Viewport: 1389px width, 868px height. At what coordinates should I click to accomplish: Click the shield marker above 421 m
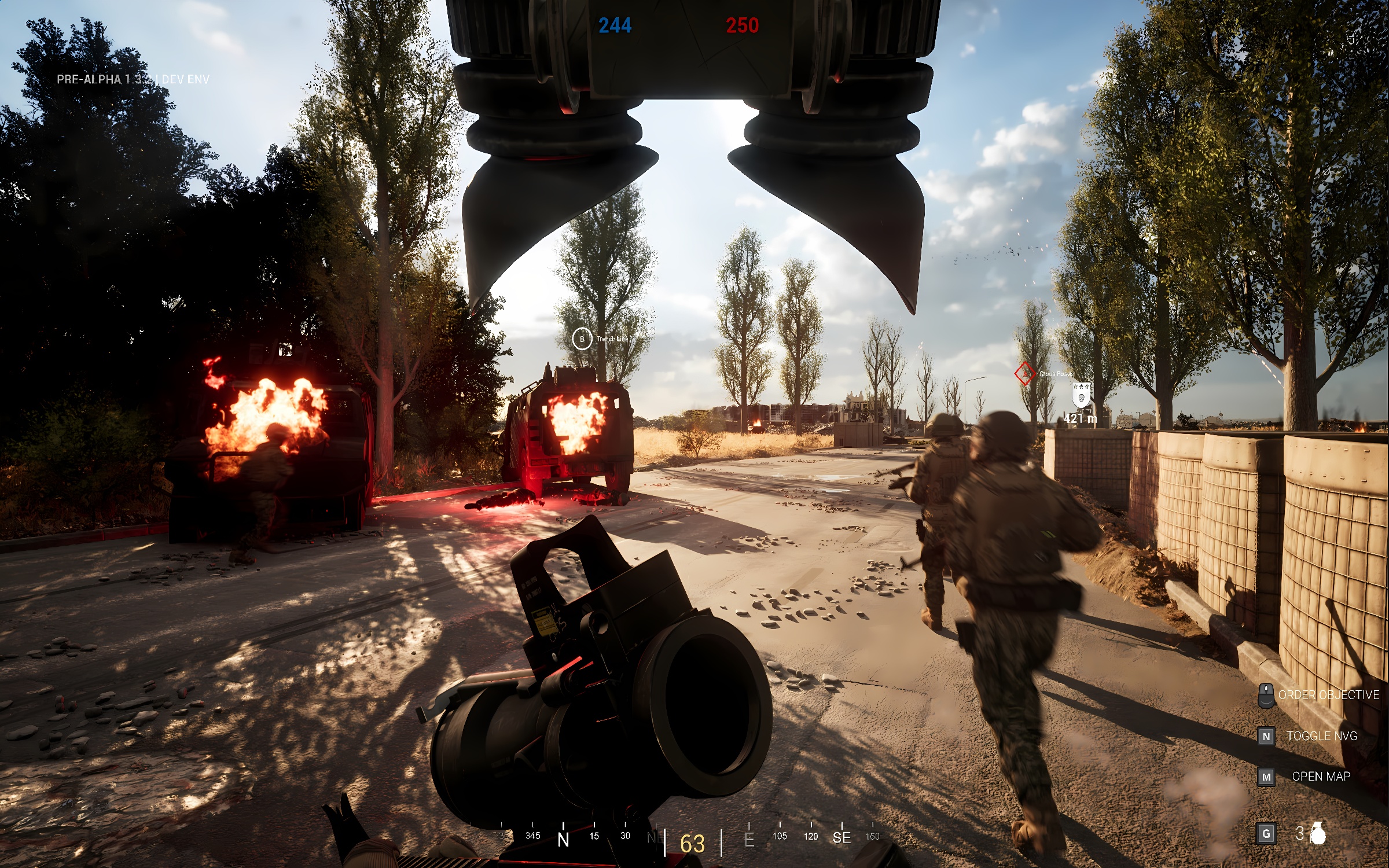pos(1081,396)
